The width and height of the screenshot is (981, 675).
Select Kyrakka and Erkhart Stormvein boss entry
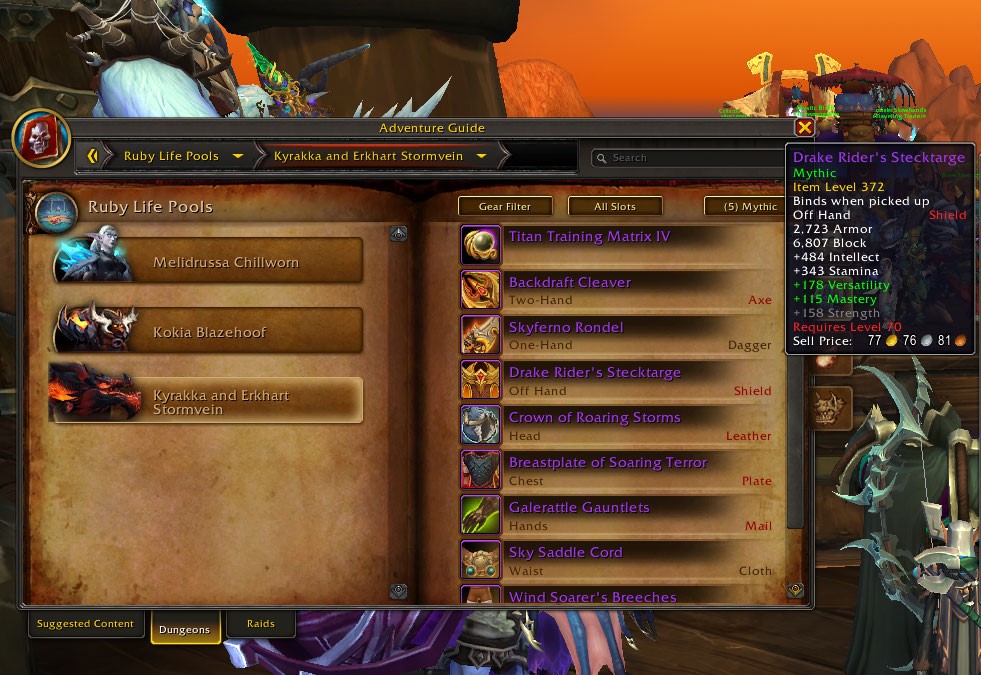click(208, 401)
